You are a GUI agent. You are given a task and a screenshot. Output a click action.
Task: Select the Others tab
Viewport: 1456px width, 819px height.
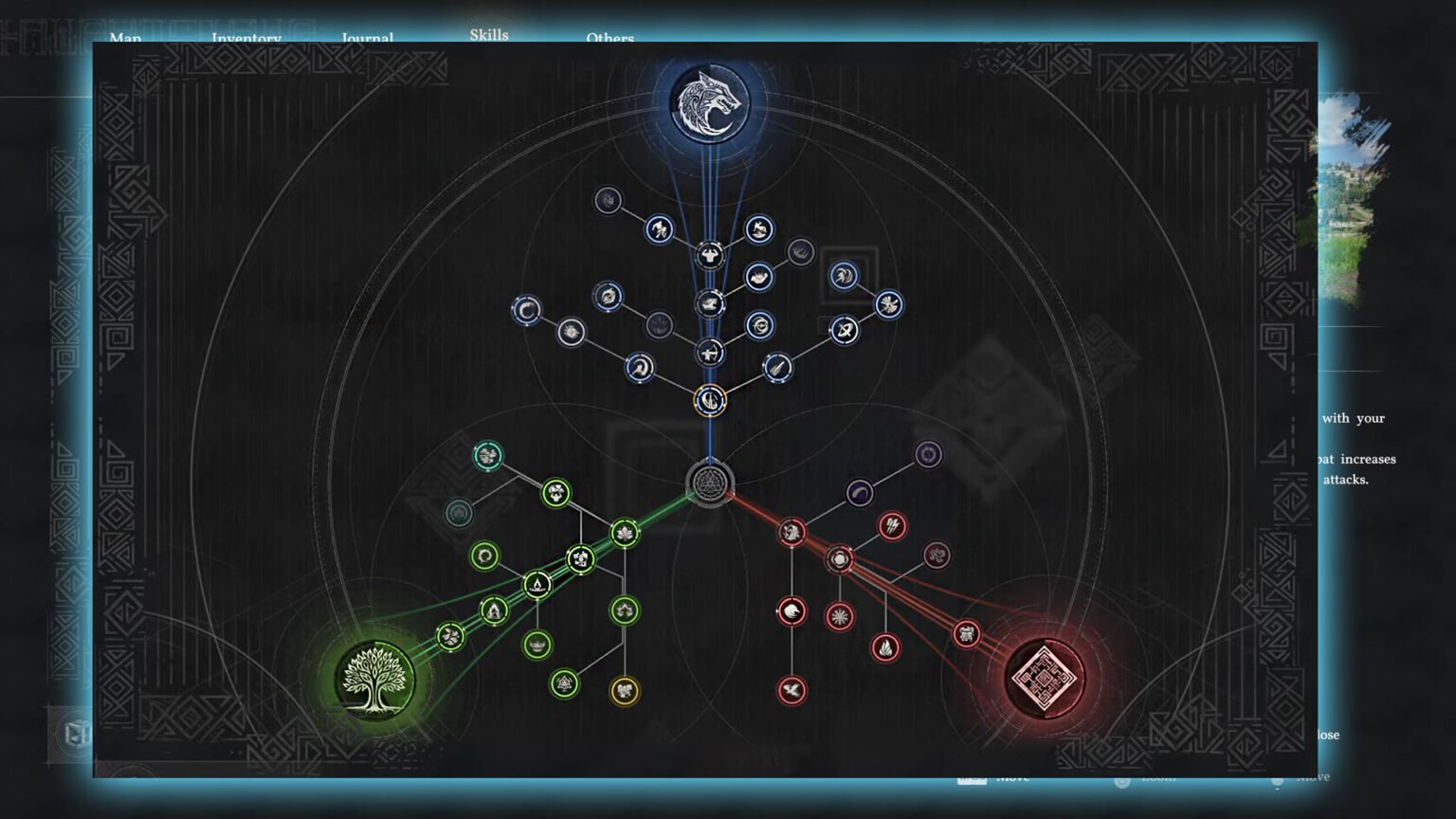pos(610,39)
